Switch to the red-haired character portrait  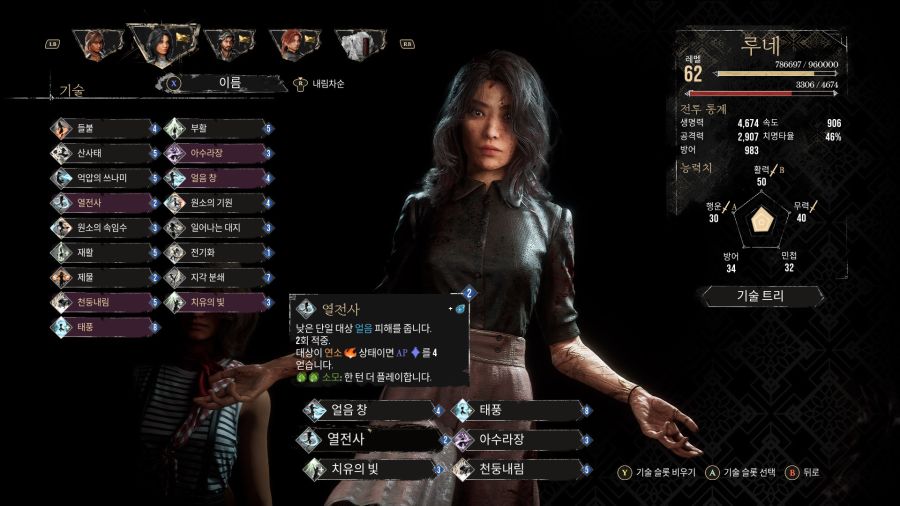pos(291,43)
